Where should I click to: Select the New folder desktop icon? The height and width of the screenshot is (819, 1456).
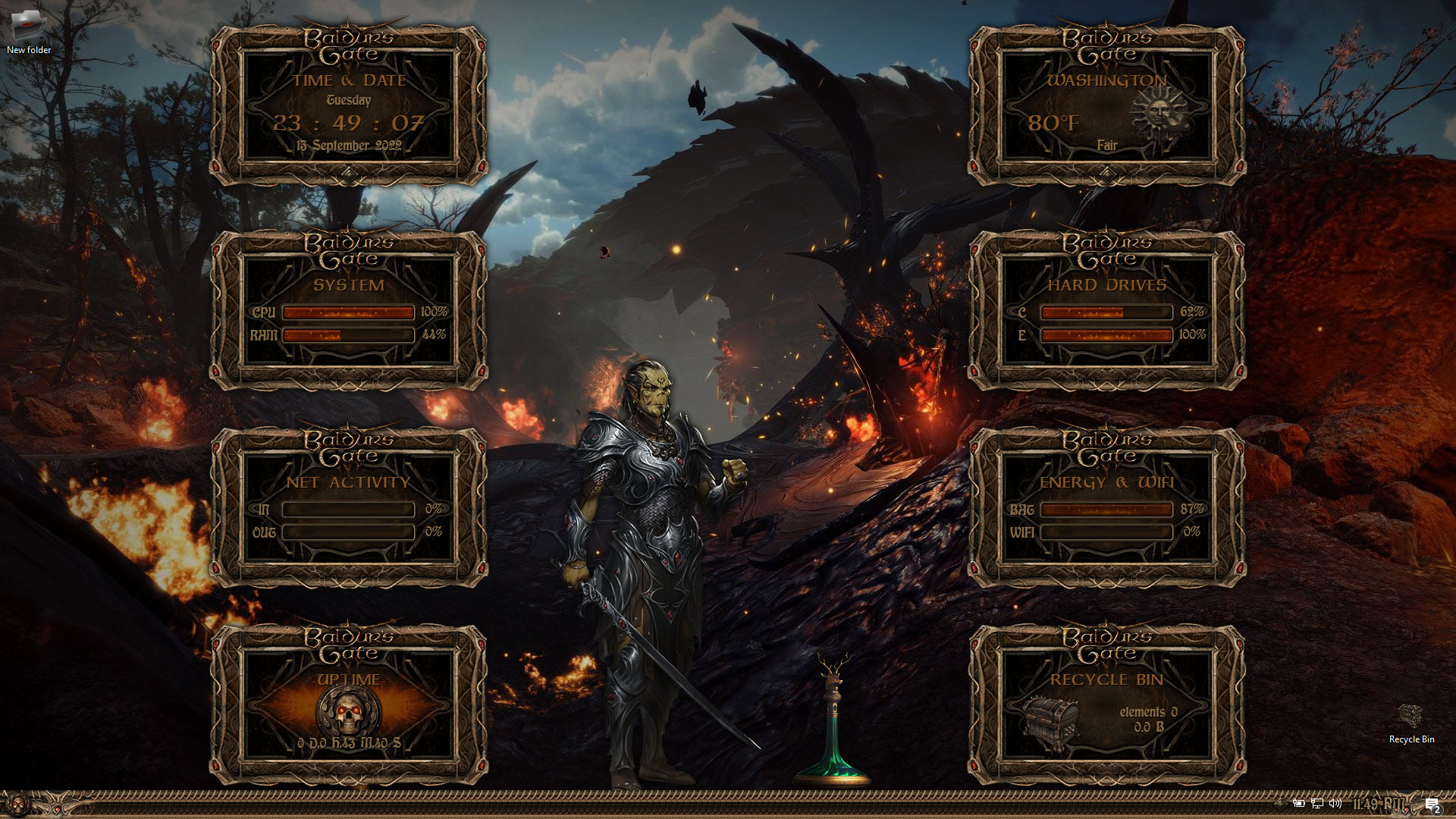coord(28,30)
